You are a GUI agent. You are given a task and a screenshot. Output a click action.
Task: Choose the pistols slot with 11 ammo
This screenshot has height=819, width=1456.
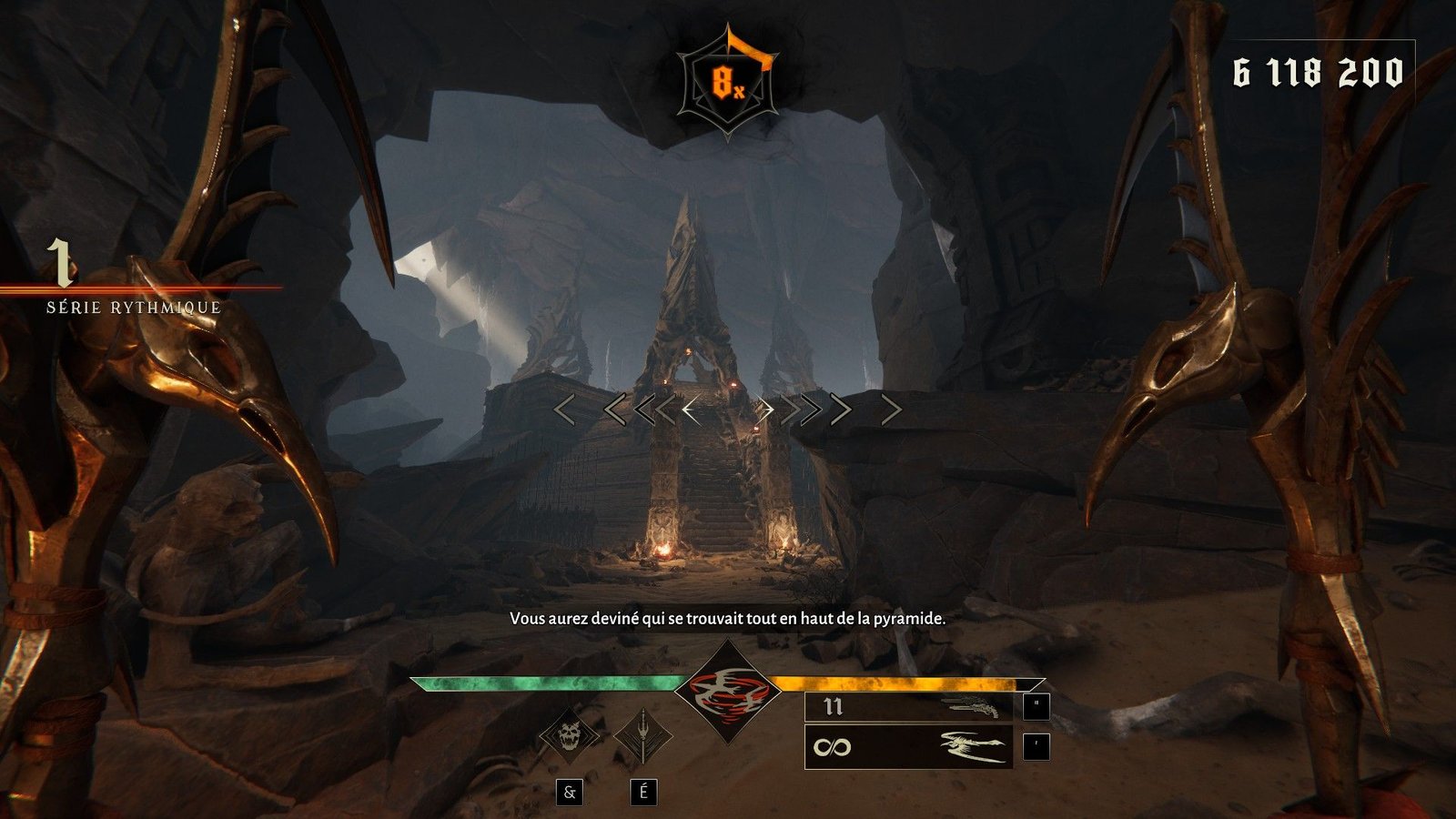click(908, 706)
